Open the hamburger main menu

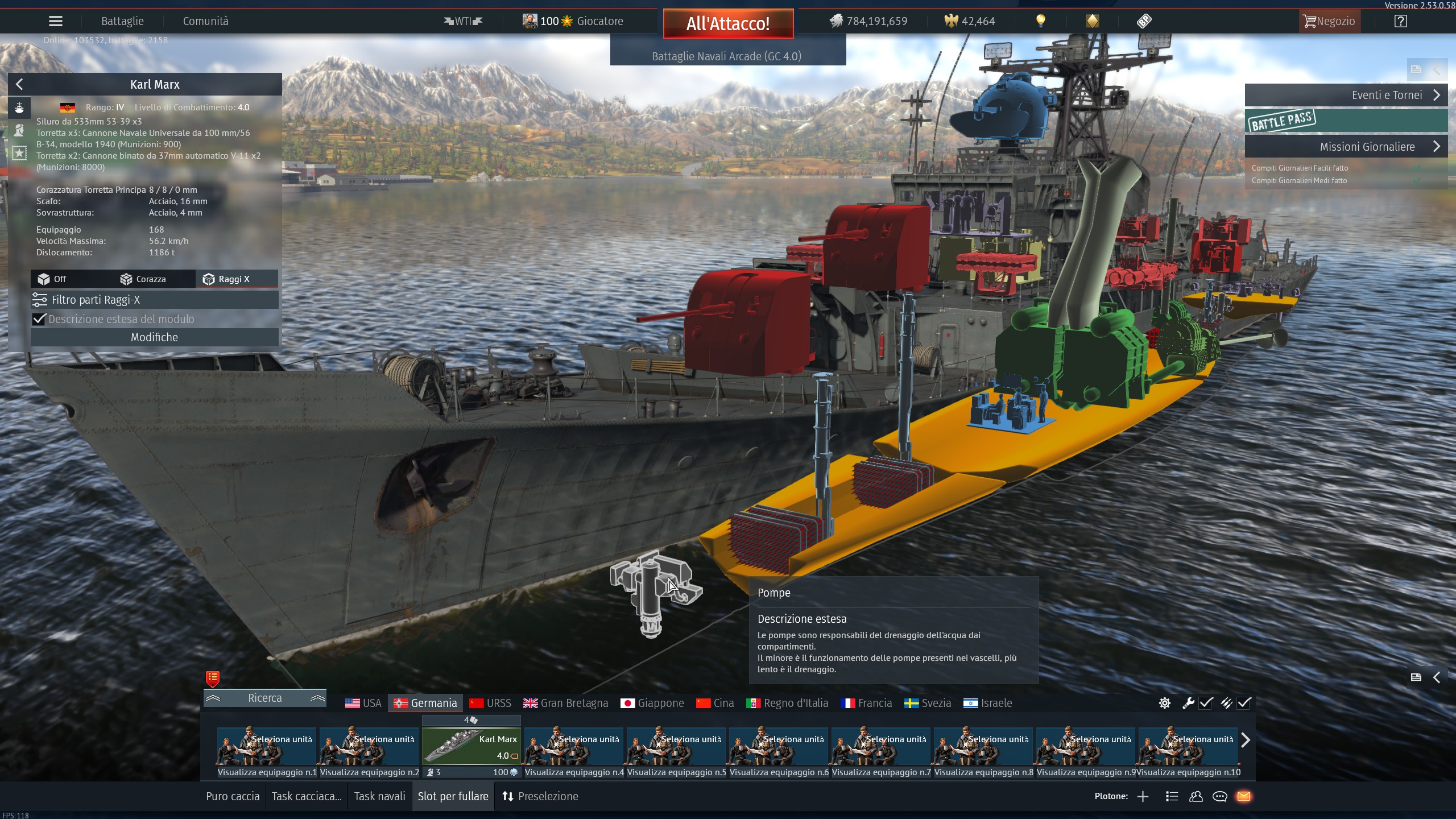56,21
